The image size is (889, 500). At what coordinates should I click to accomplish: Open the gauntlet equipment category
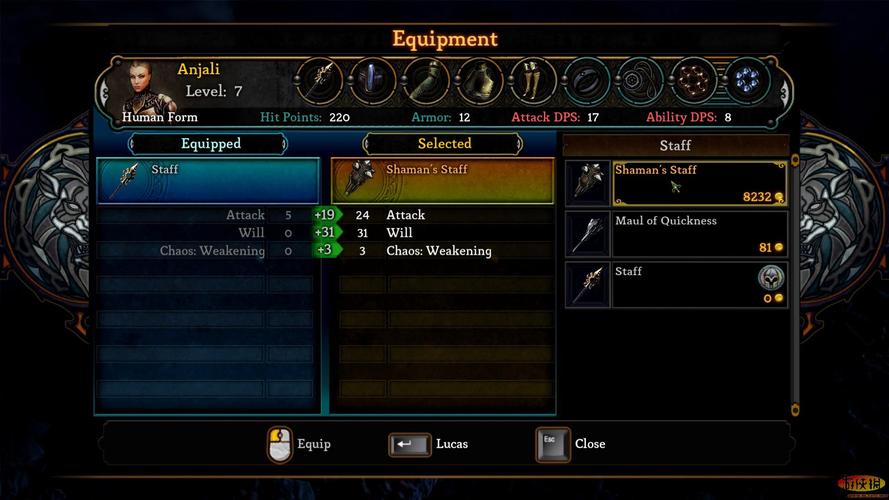click(x=426, y=81)
